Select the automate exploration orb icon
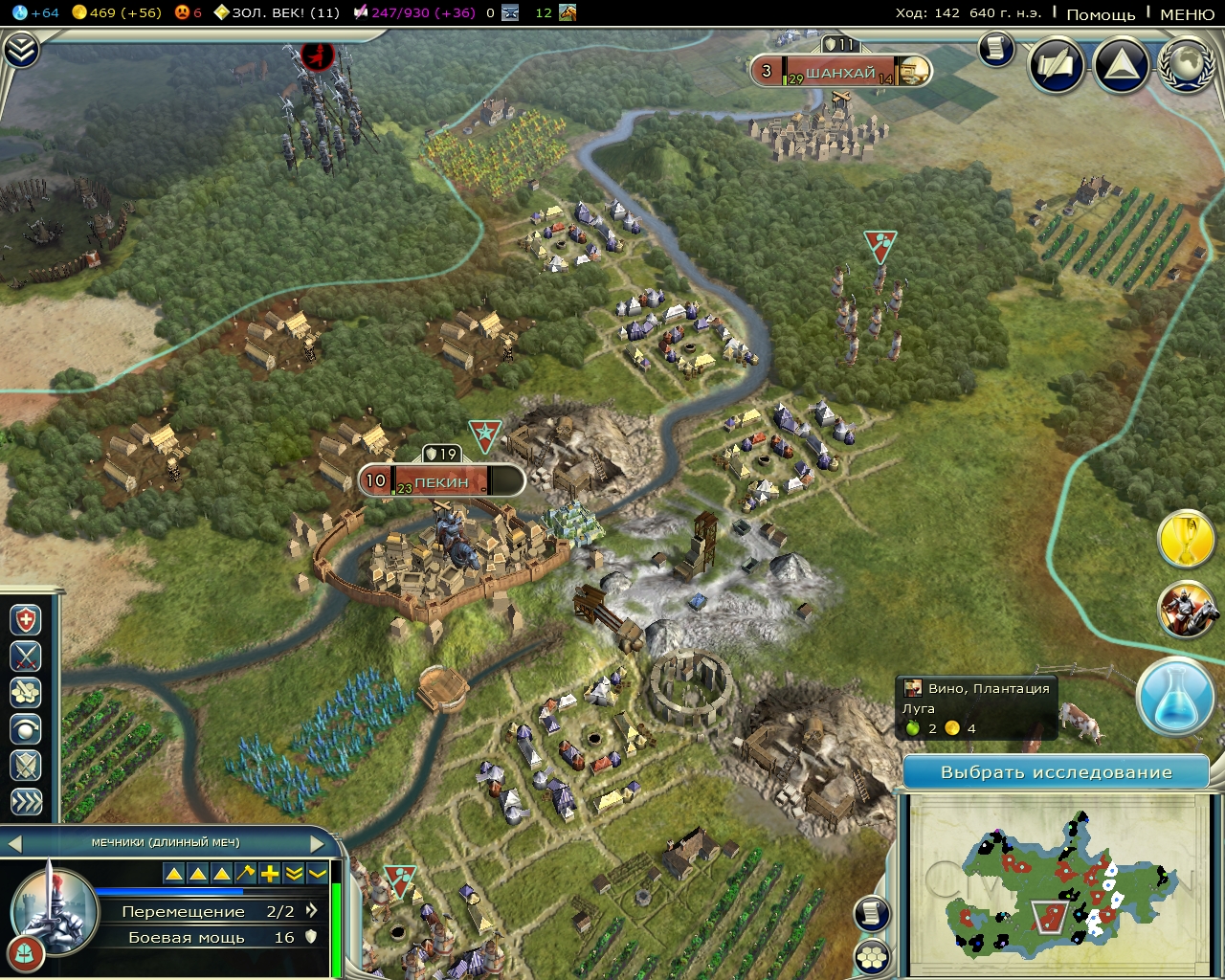 click(26, 729)
